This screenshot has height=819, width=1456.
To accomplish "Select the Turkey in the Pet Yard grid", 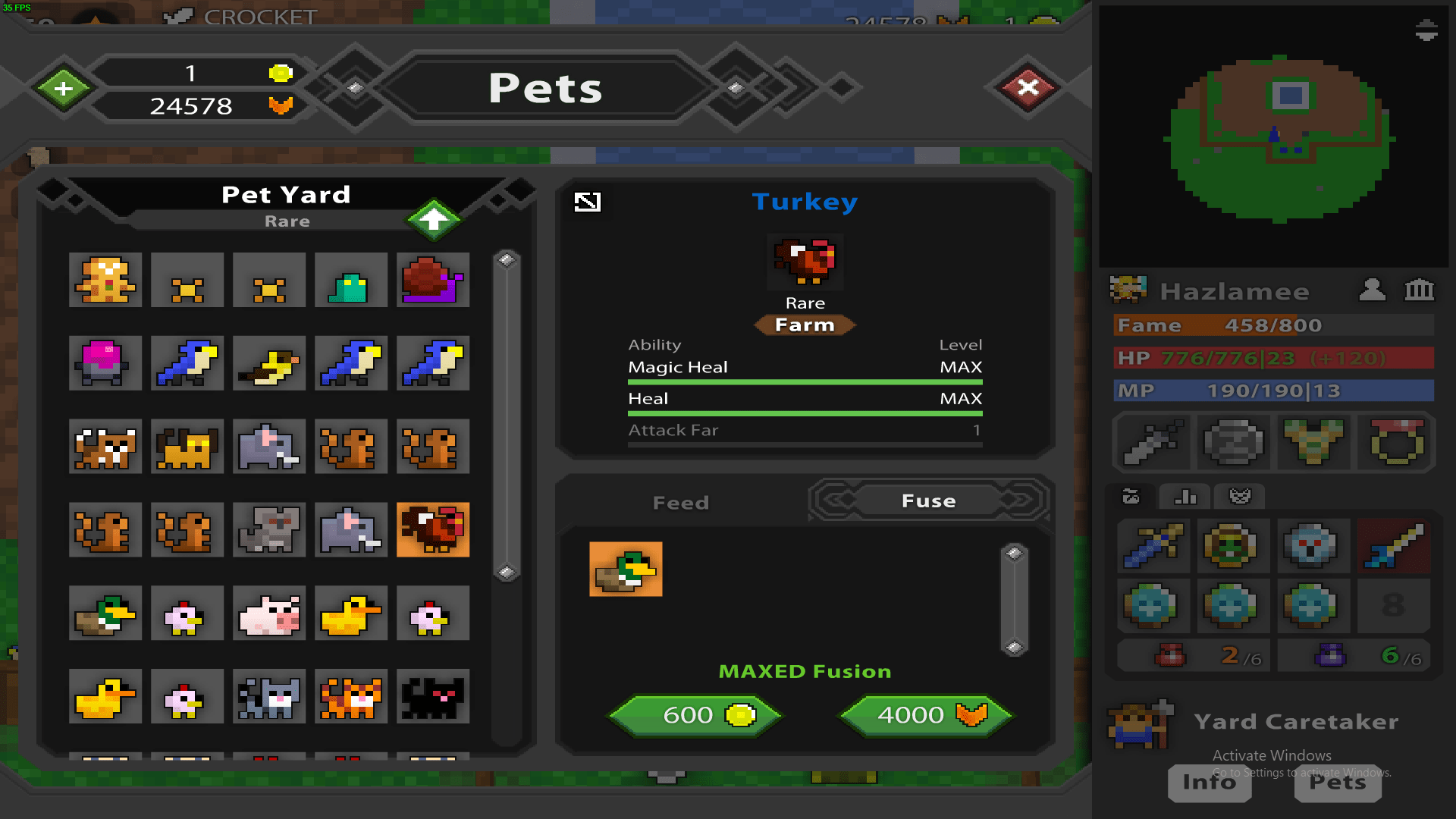I will pyautogui.click(x=433, y=530).
